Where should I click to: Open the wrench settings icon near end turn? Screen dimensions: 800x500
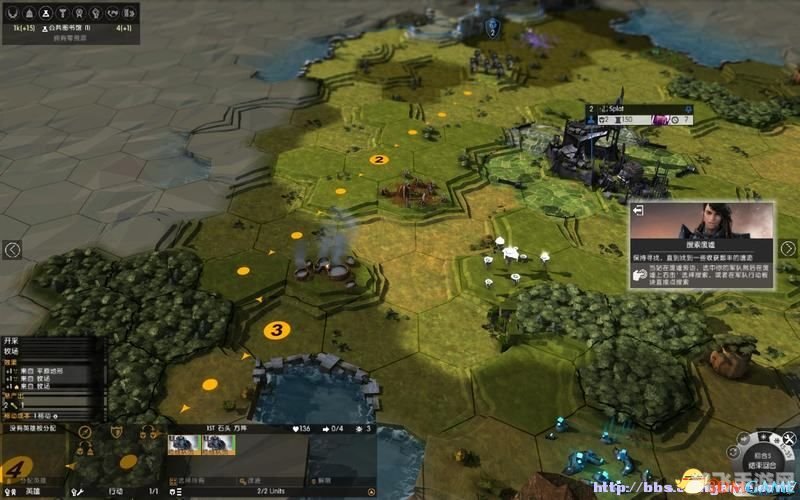coord(791,438)
